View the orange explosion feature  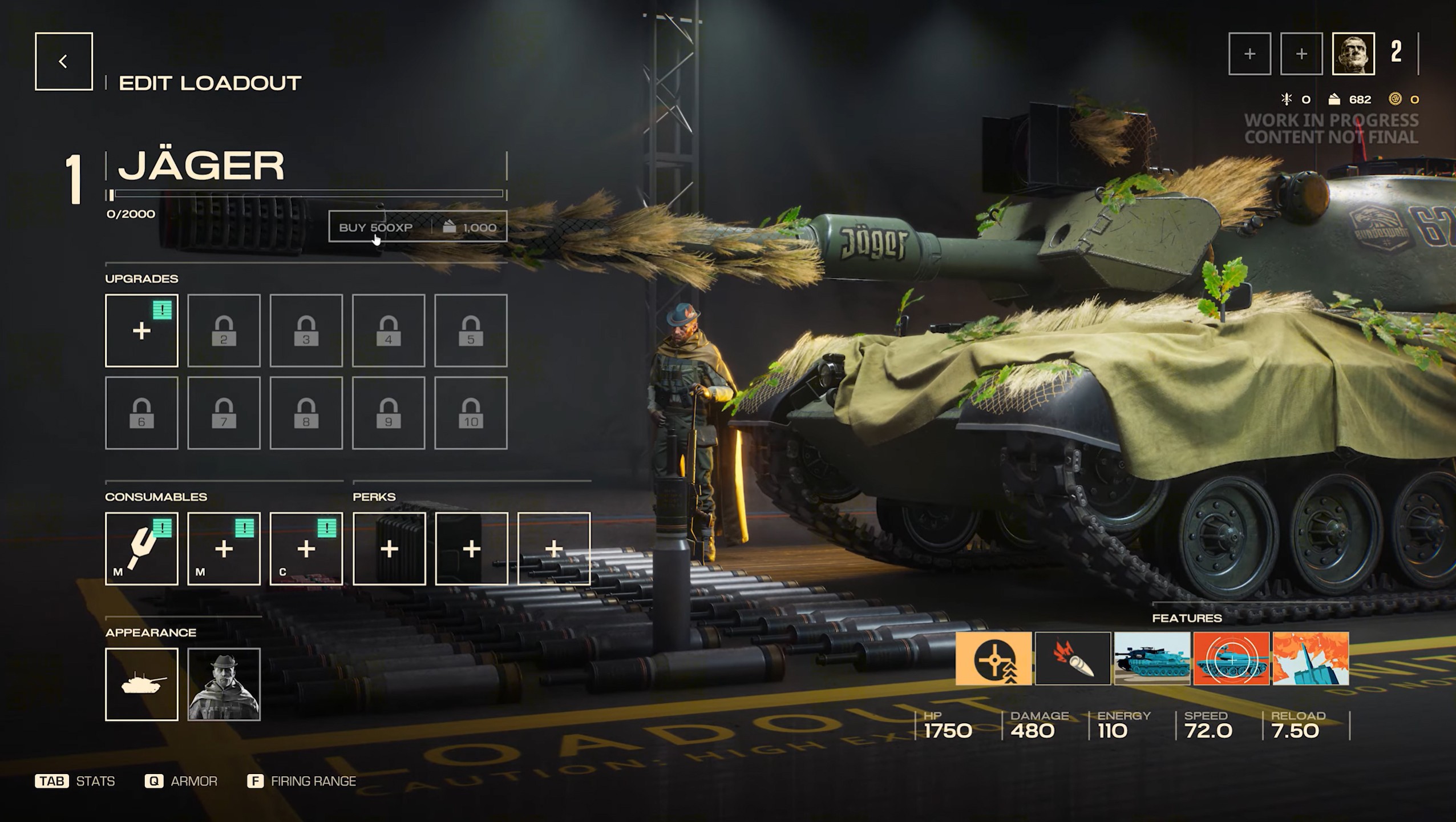tap(1311, 658)
